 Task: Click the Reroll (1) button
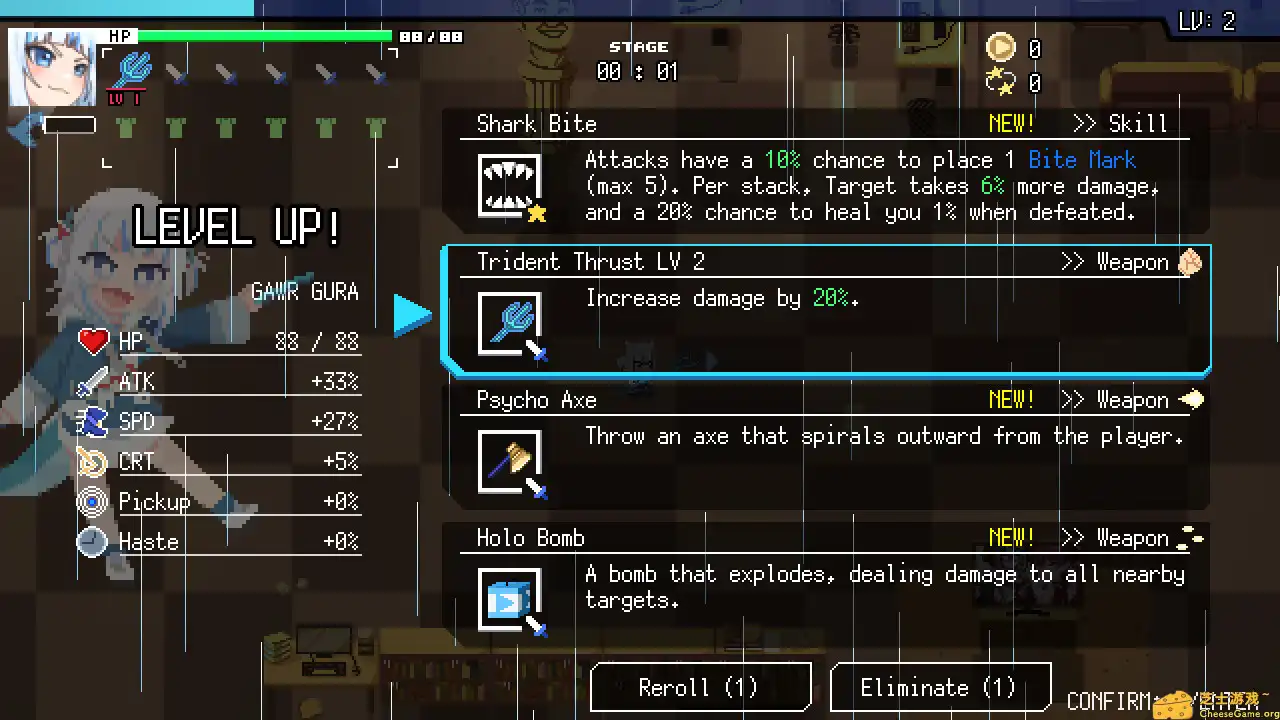point(699,688)
